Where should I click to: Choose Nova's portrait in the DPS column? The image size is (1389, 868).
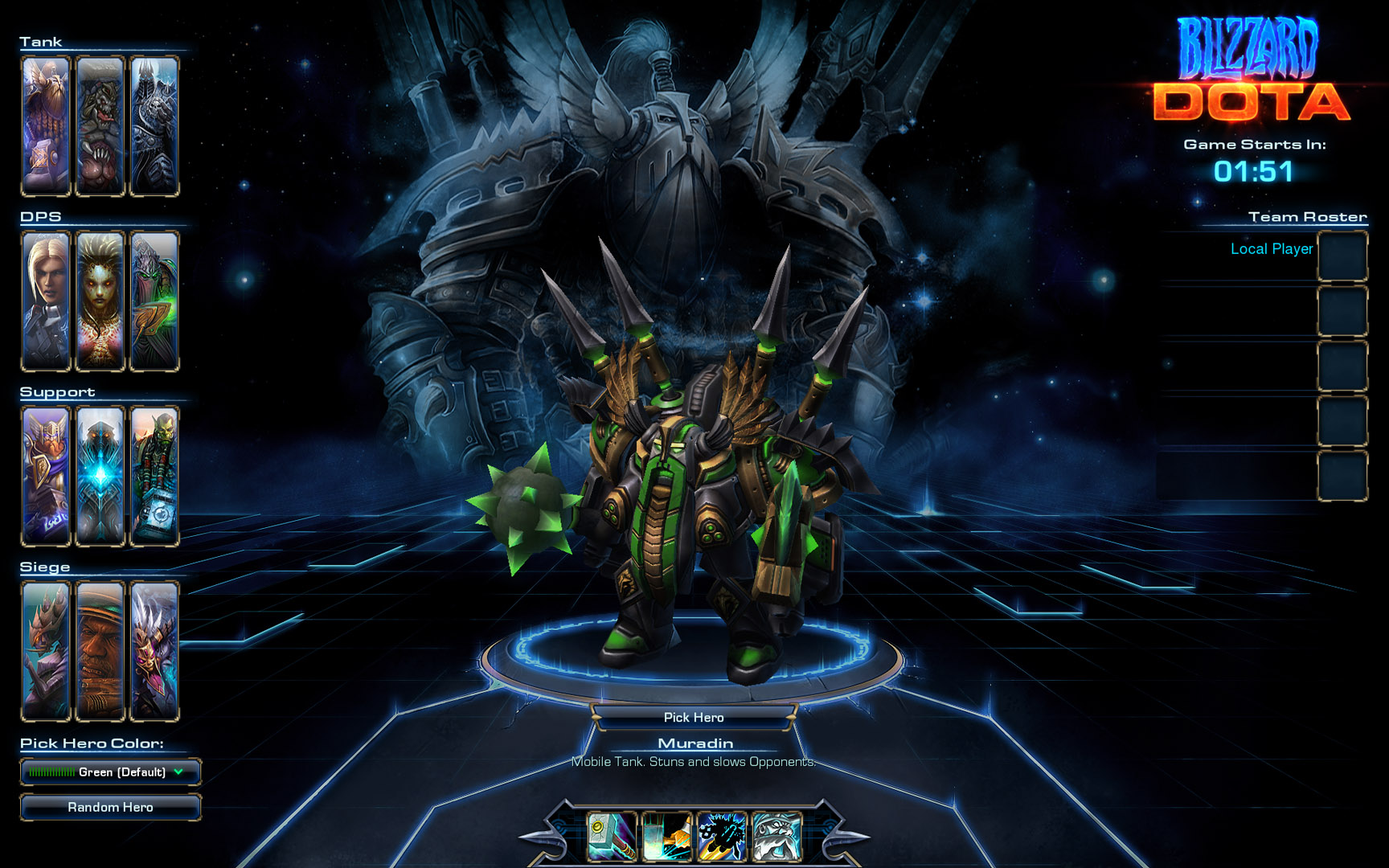click(x=45, y=298)
